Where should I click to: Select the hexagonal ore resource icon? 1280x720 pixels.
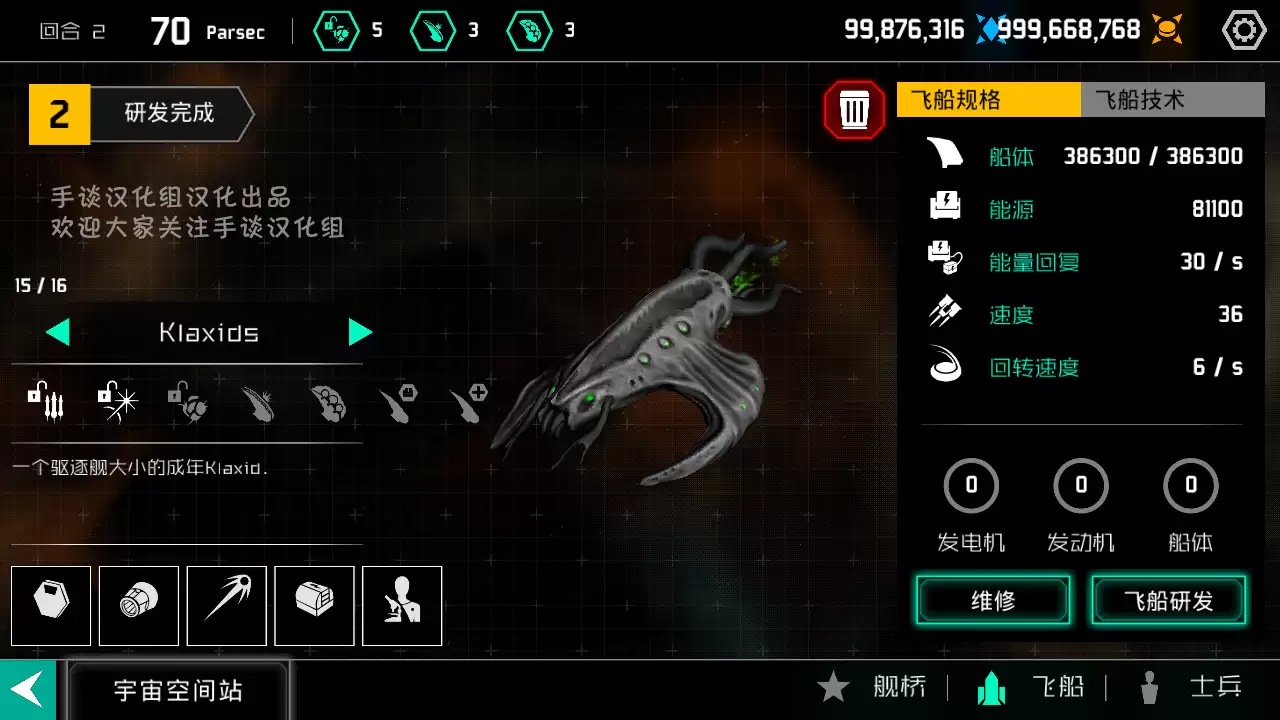point(51,606)
